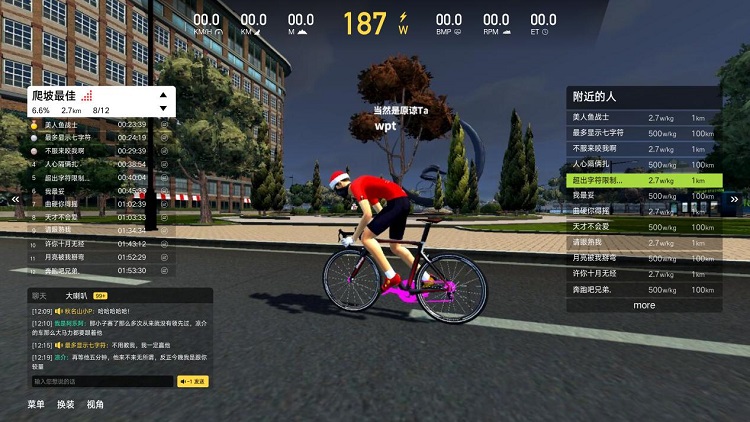Send the chat message with 发送

pyautogui.click(x=192, y=381)
